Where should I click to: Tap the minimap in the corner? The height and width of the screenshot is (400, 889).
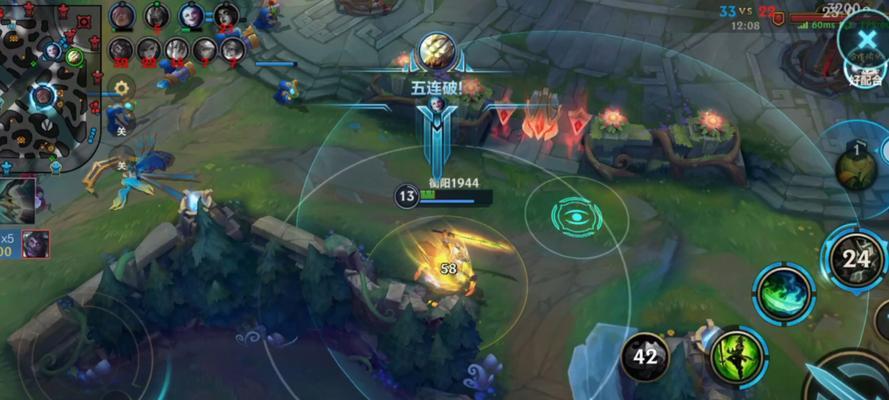48,85
